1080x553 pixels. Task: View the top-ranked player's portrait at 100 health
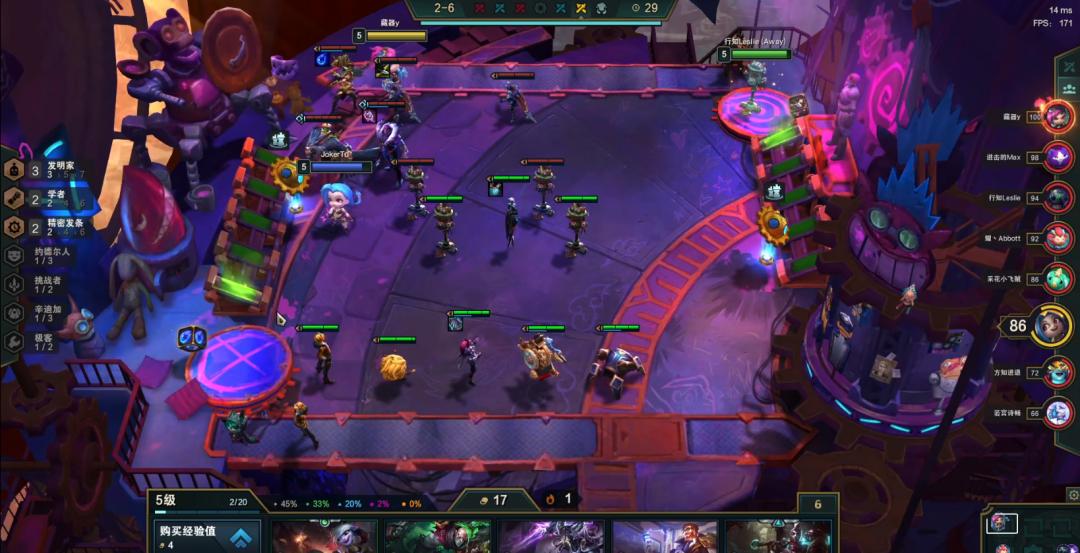pos(1058,116)
